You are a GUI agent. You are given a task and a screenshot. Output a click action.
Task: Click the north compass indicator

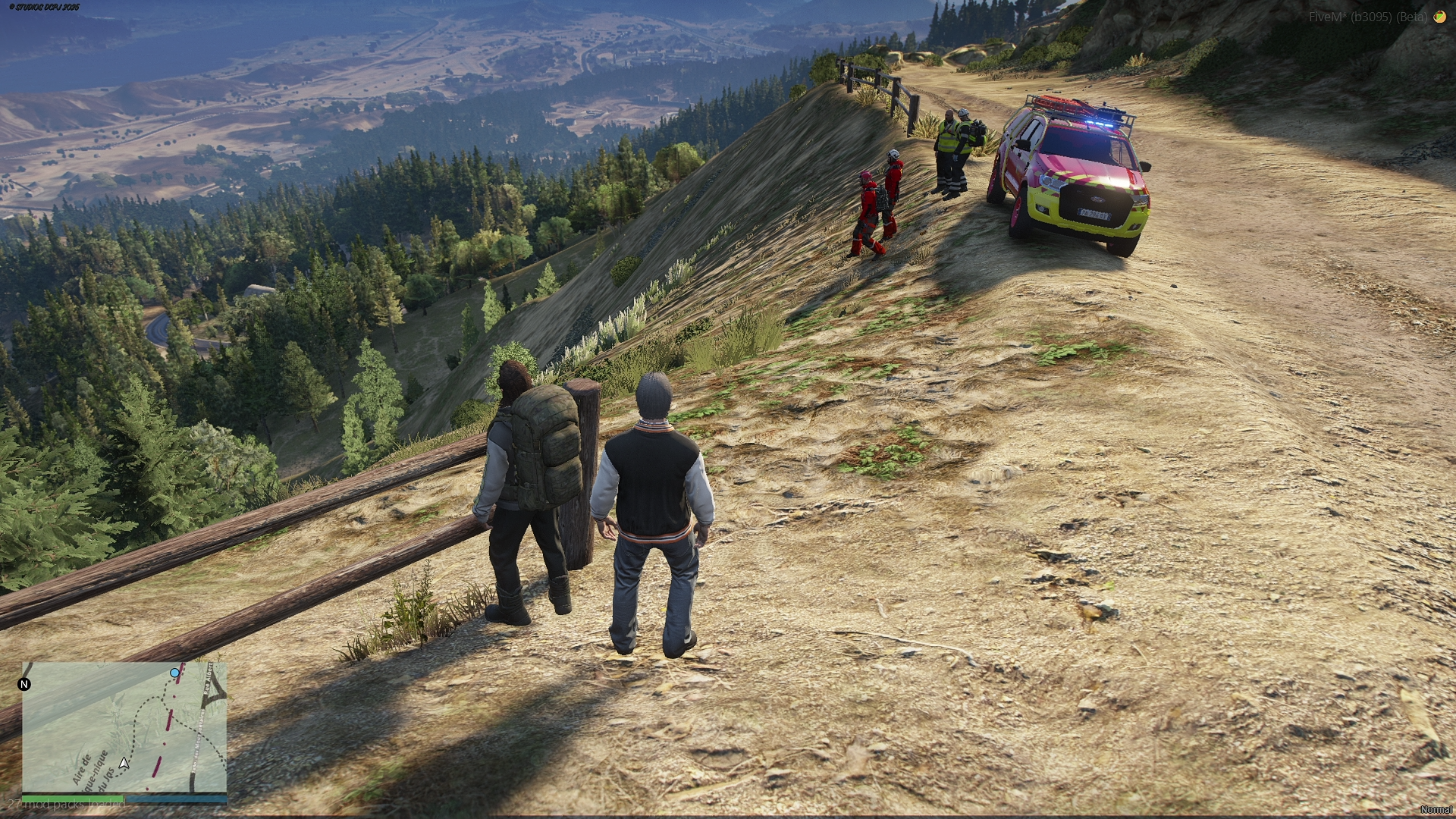pos(24,684)
